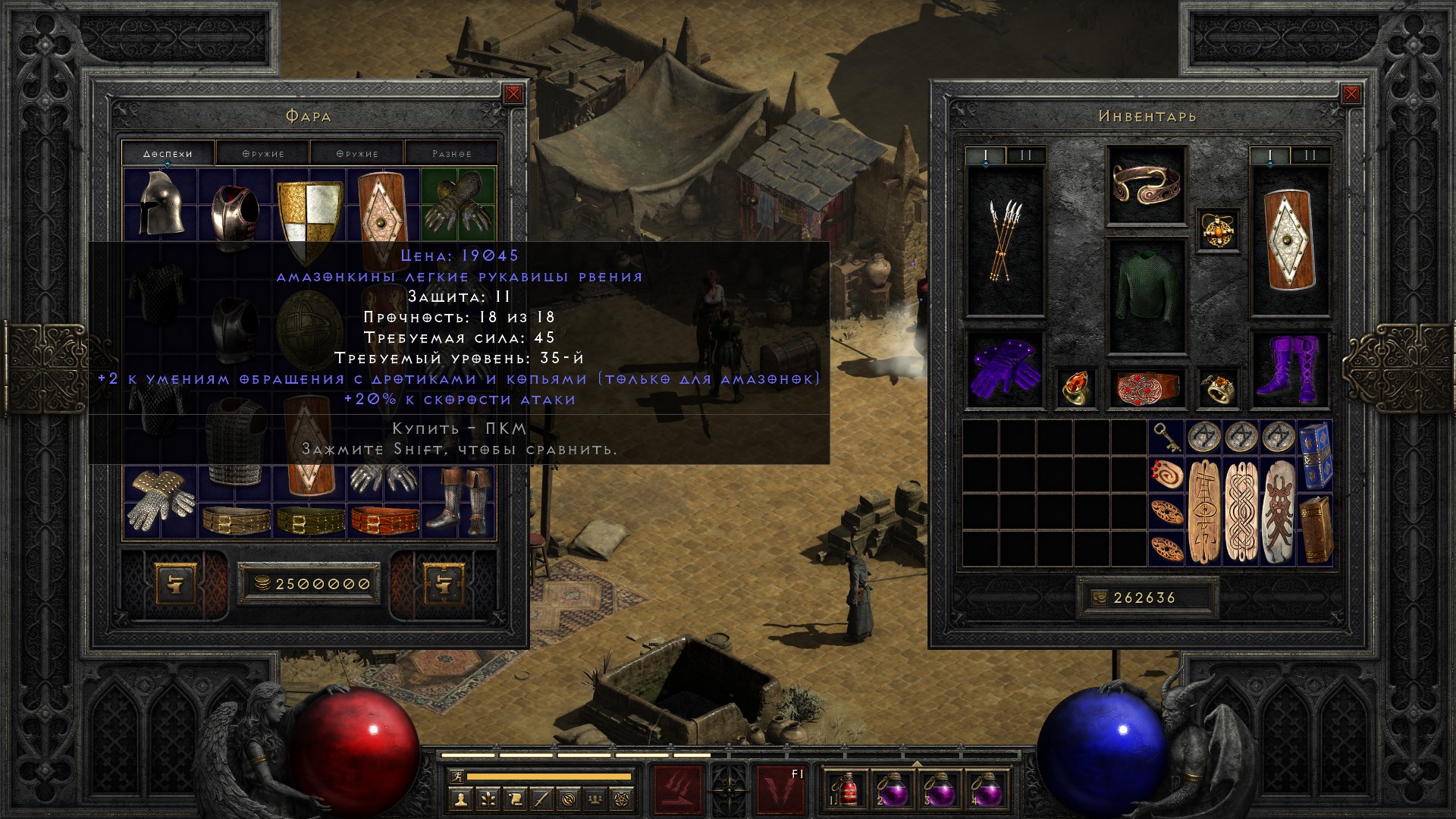
Task: Select the red leather belt for sale
Action: coord(384,519)
